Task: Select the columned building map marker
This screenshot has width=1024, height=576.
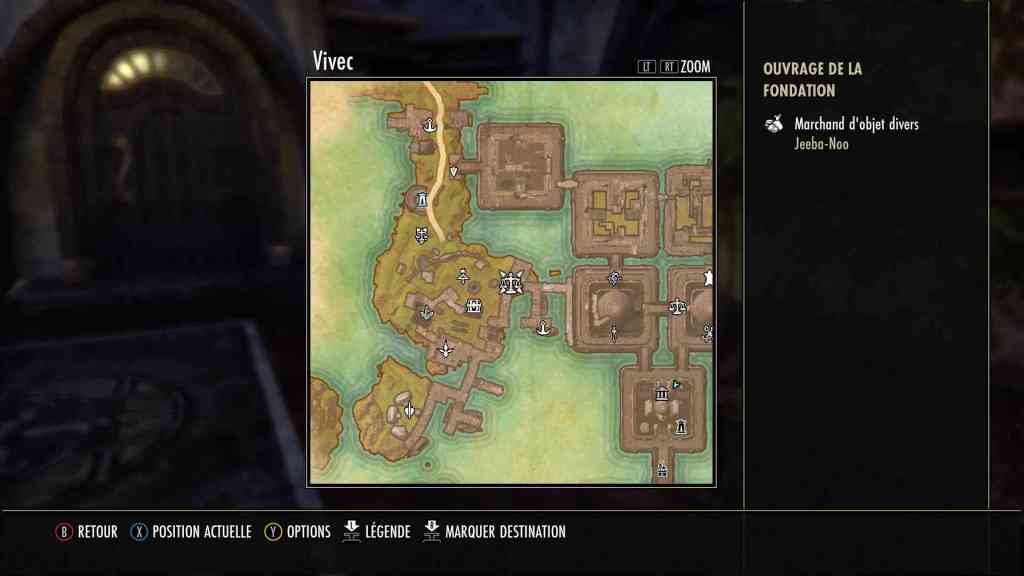Action: coord(661,395)
